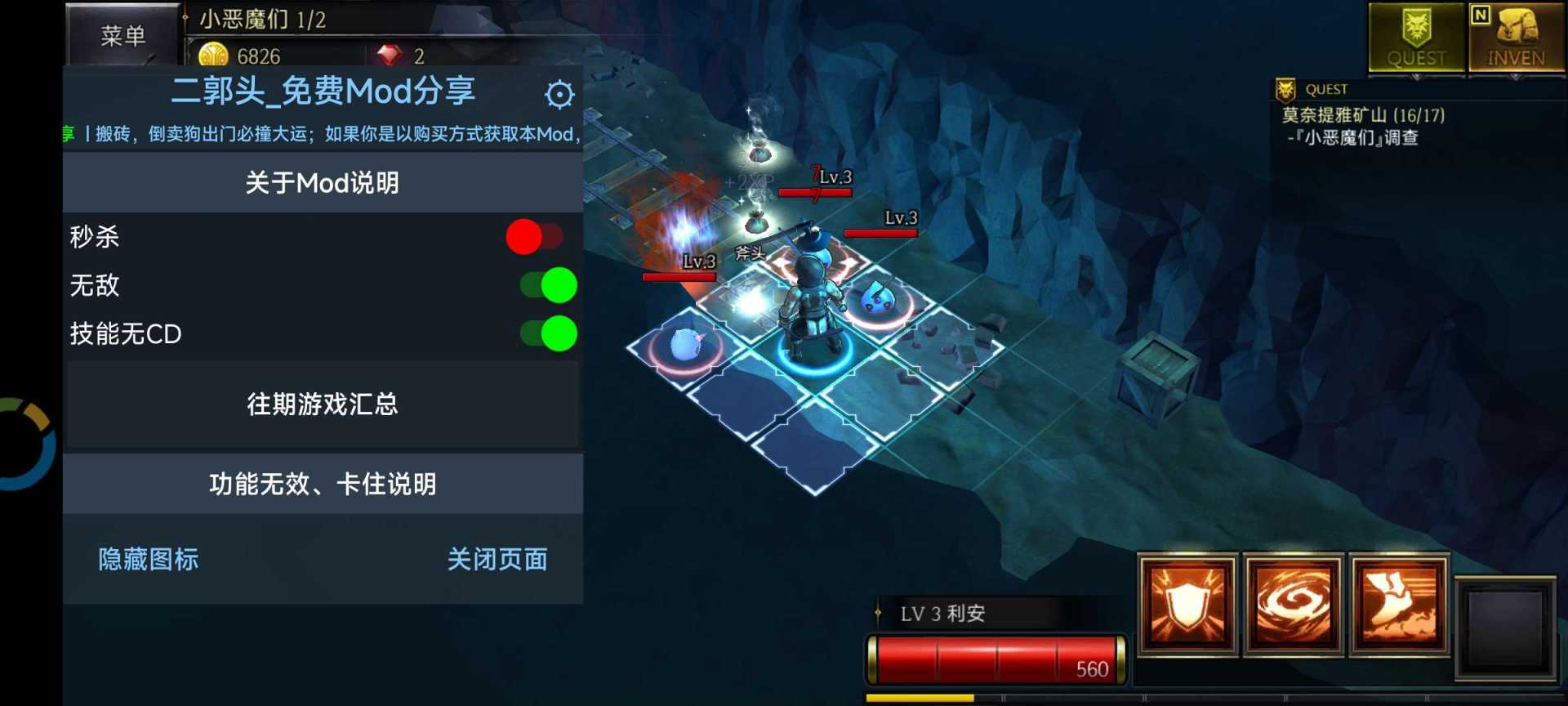Select the 关于Mod说明 section header
Image resolution: width=1568 pixels, height=706 pixels.
tap(323, 182)
